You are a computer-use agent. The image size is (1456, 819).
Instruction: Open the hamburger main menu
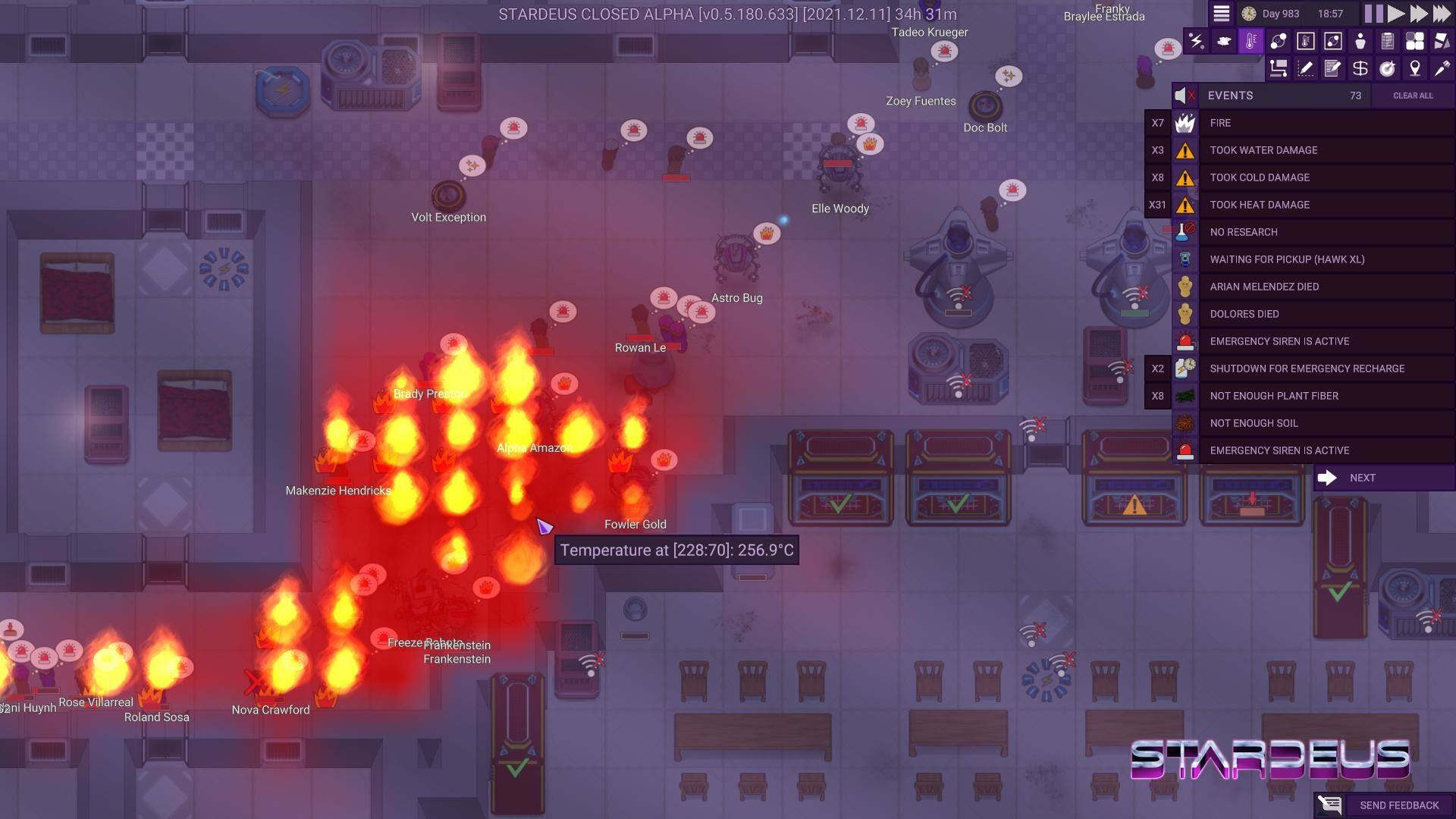pyautogui.click(x=1221, y=14)
